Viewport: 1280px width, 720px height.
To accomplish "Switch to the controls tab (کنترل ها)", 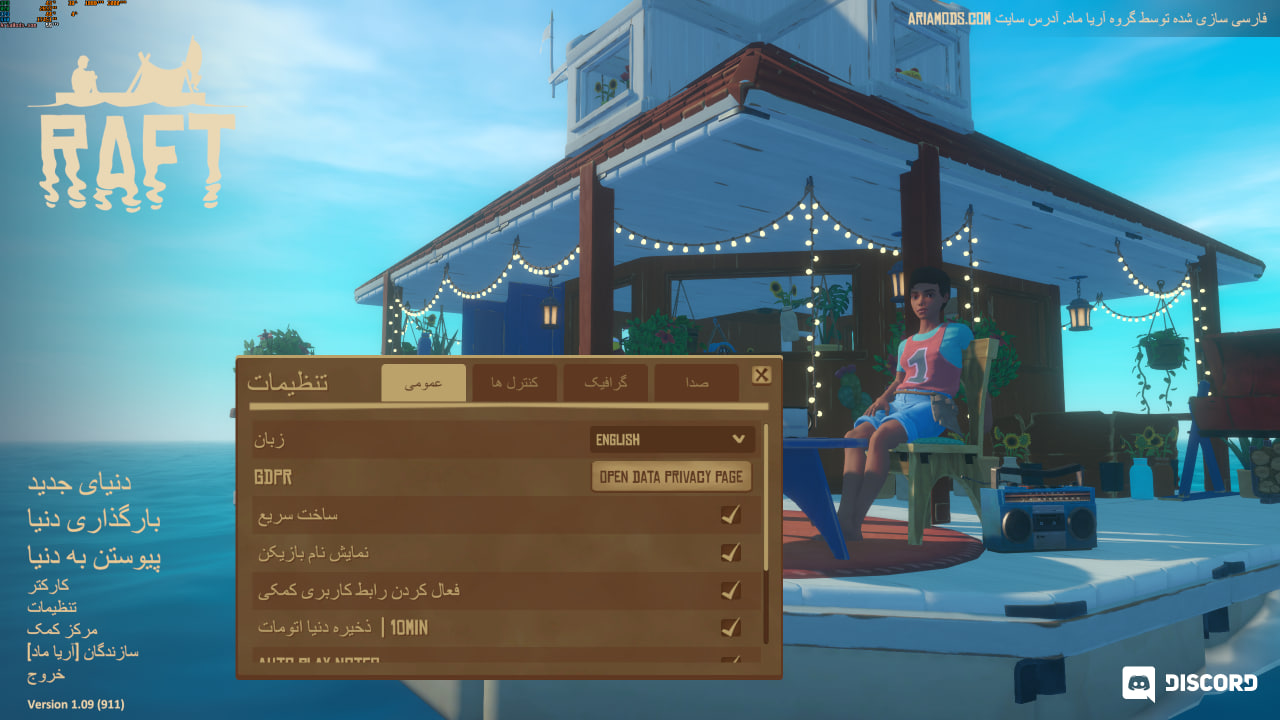I will (514, 383).
